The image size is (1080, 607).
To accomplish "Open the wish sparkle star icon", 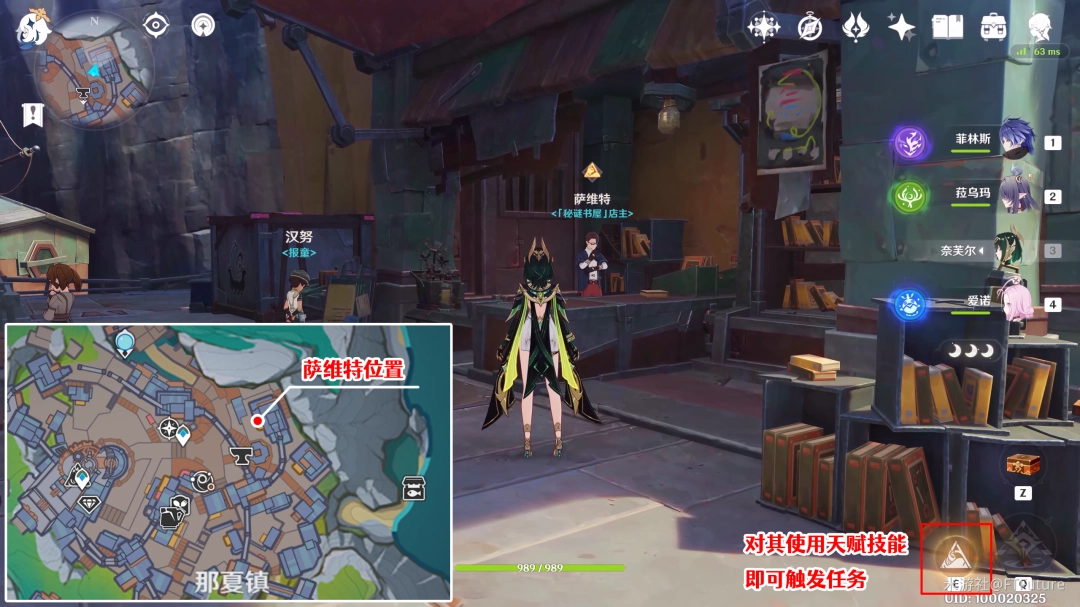I will tap(901, 27).
